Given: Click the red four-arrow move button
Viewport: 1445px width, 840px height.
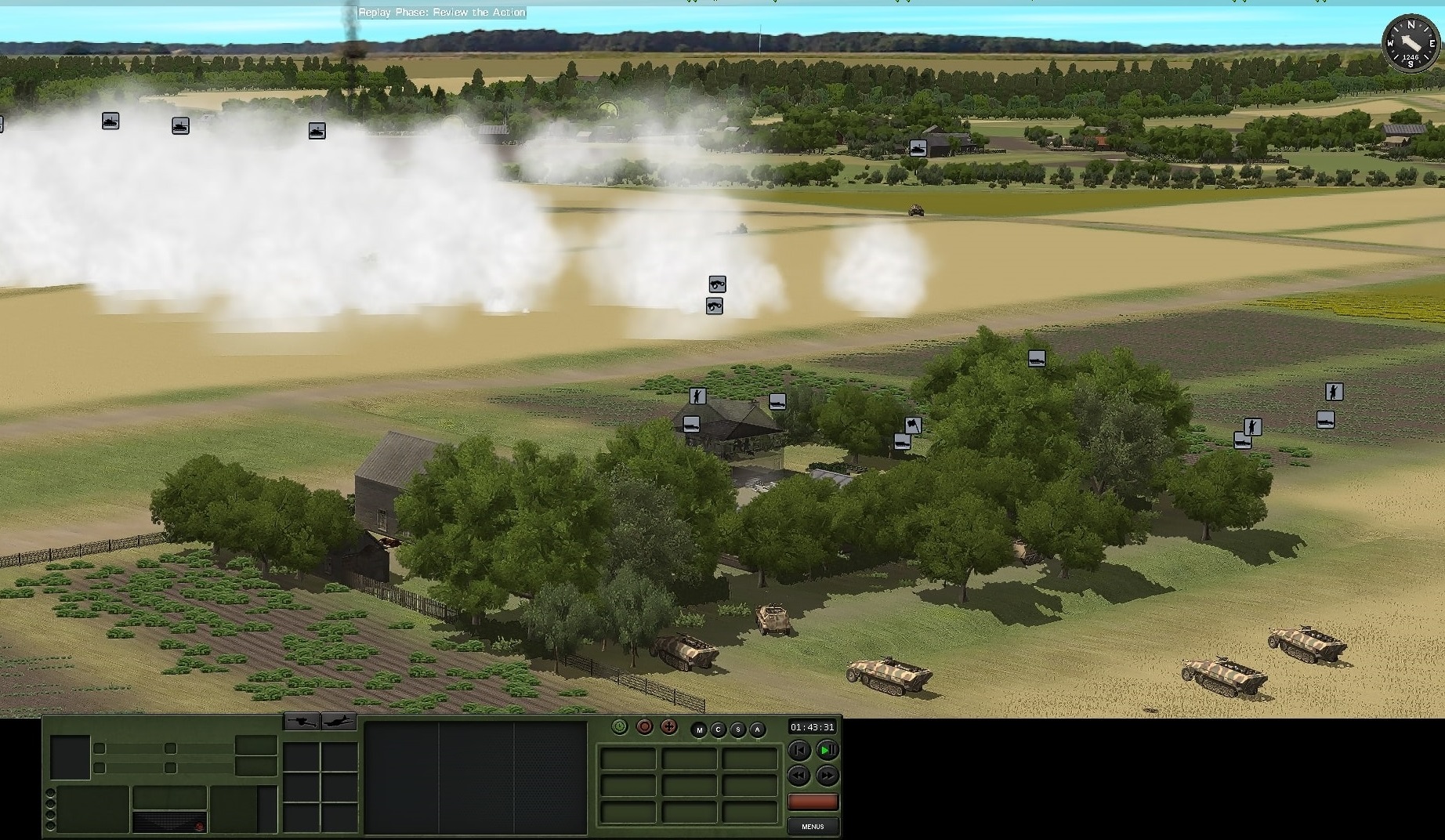Looking at the screenshot, I should (x=668, y=727).
